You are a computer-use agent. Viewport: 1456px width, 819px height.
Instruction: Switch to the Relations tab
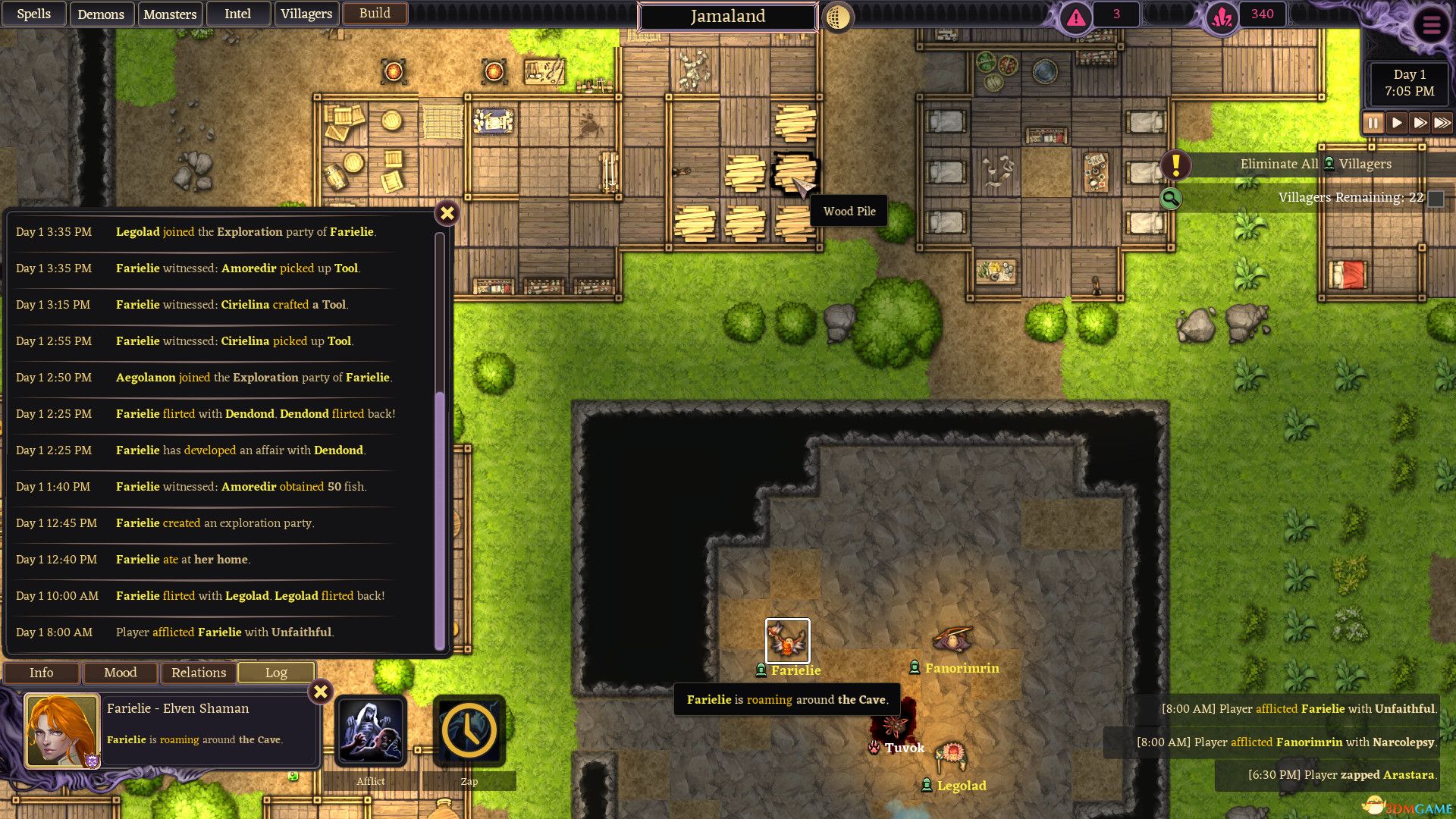click(x=198, y=673)
